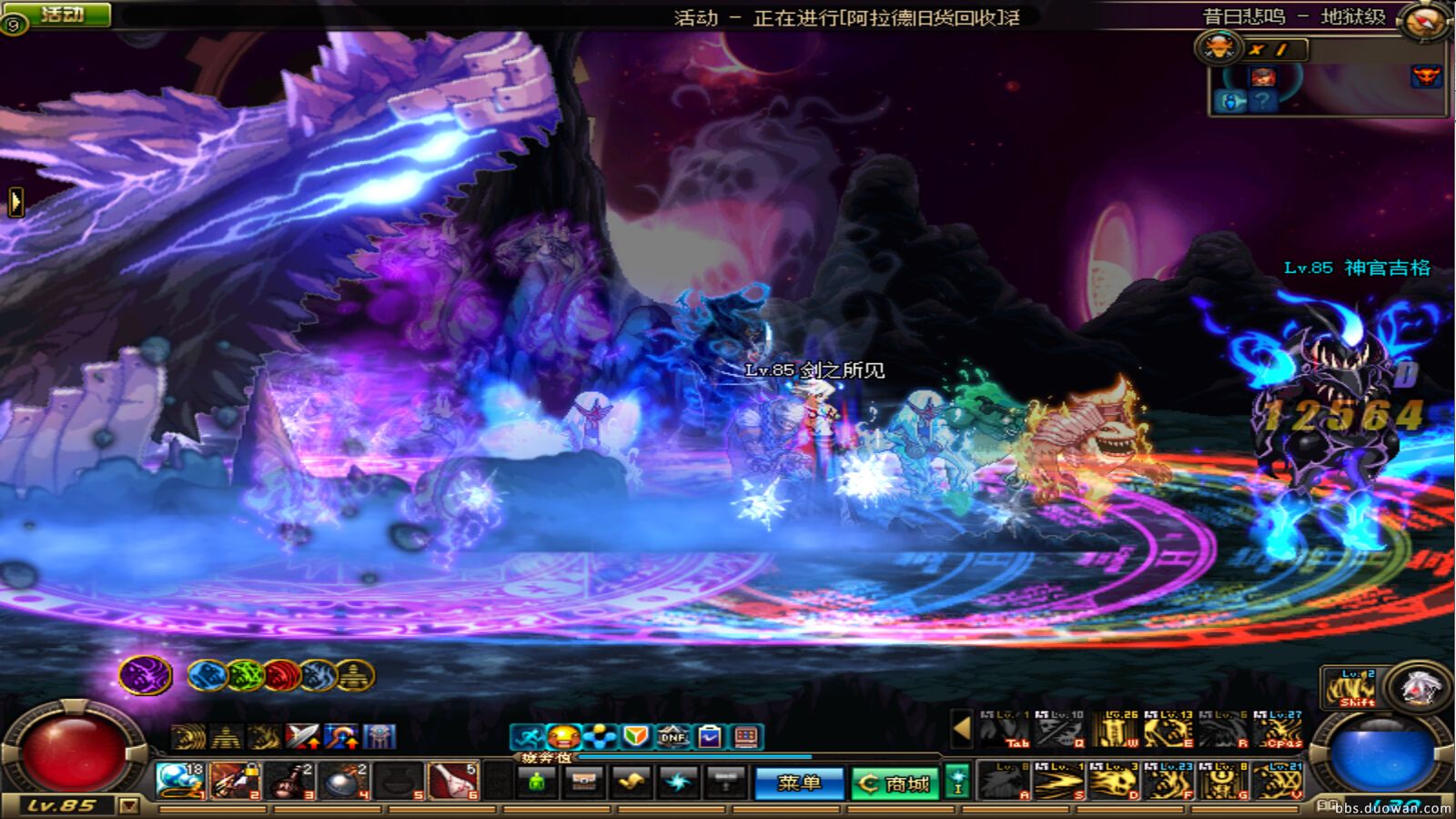
Task: Click the smiling emoticon face icon
Action: pos(563,736)
